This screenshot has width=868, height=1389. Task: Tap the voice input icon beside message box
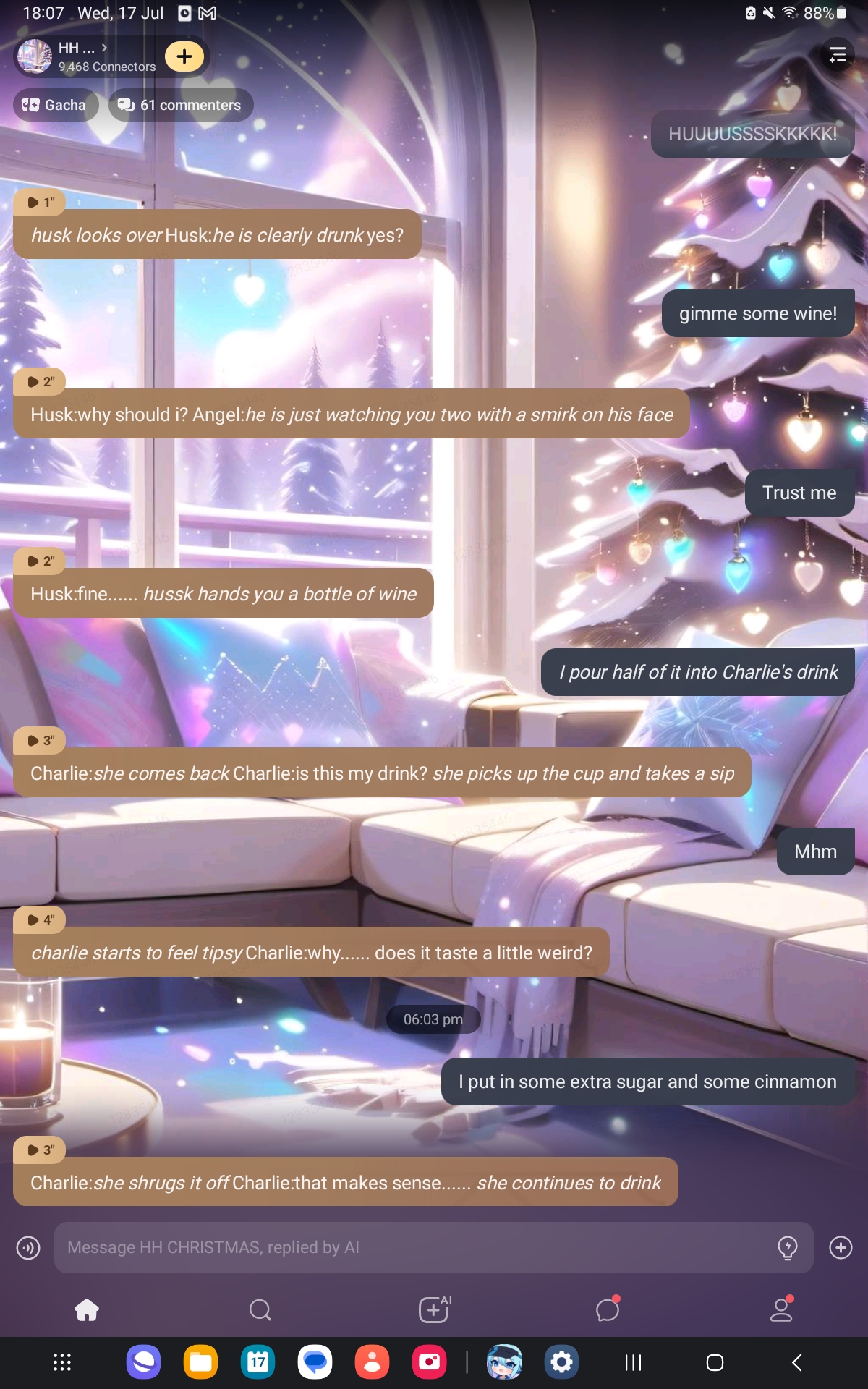point(28,1247)
